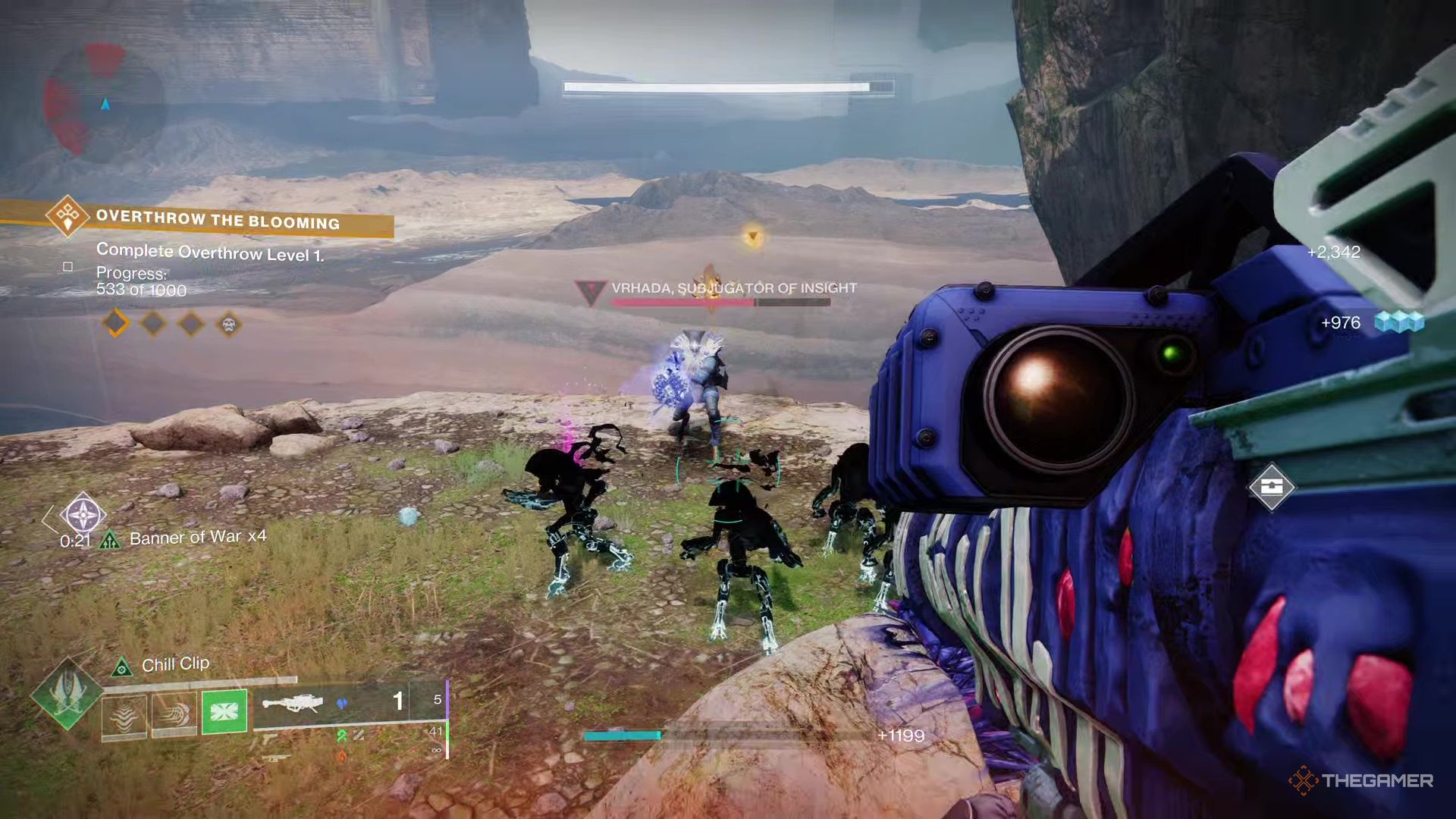Select the Banner of War buff icon
This screenshot has height=819, width=1456.
110,539
